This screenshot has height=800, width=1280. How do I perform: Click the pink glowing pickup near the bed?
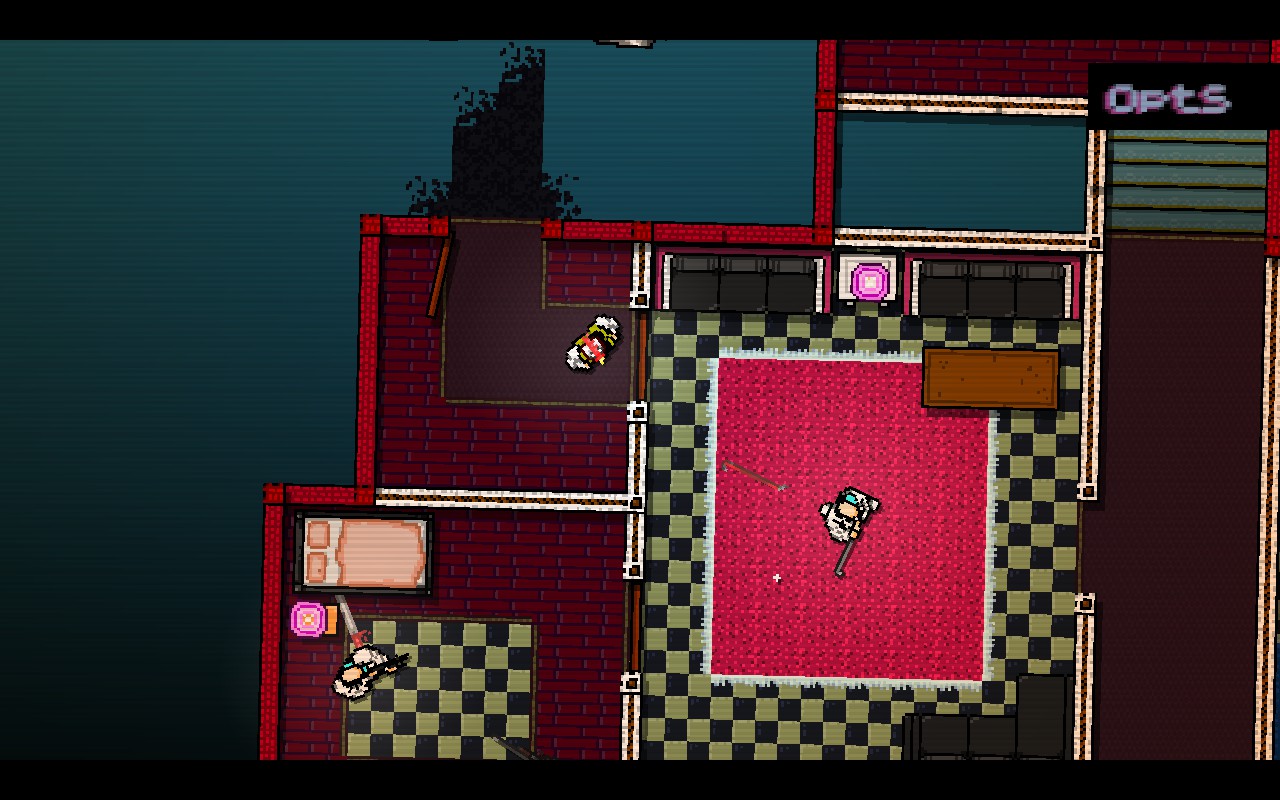tap(306, 620)
